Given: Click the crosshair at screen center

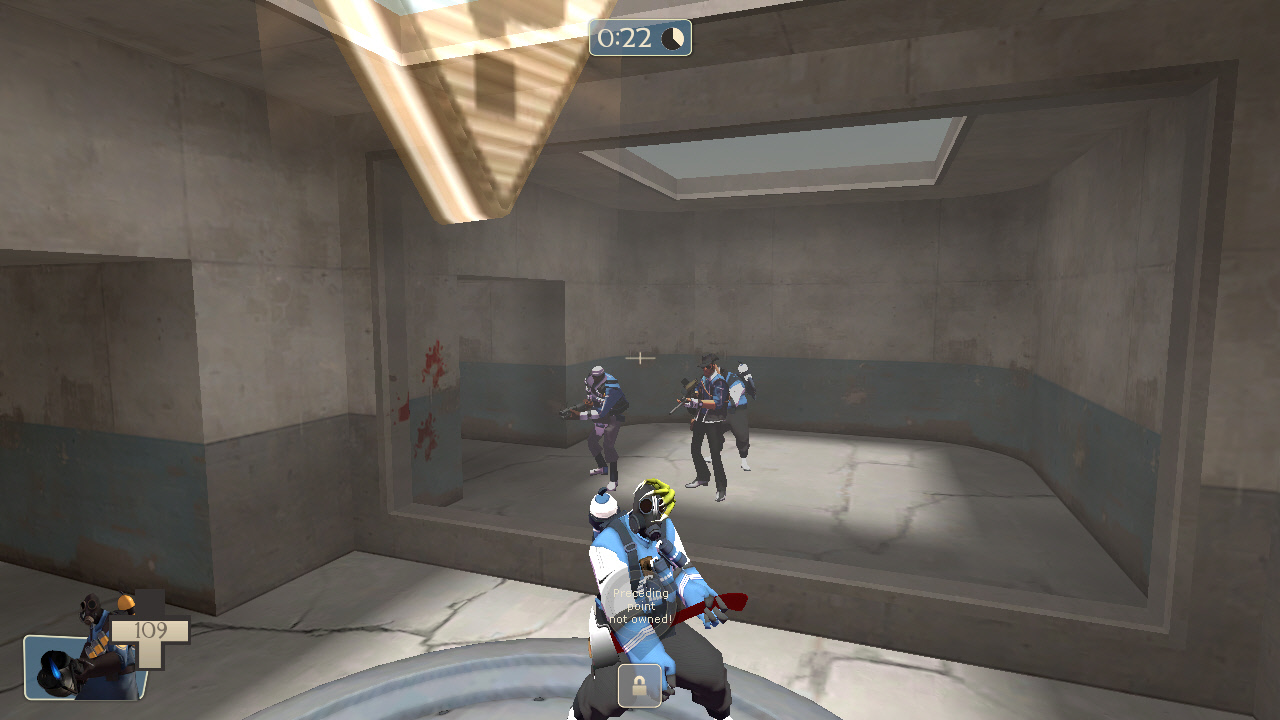Looking at the screenshot, I should pos(640,358).
